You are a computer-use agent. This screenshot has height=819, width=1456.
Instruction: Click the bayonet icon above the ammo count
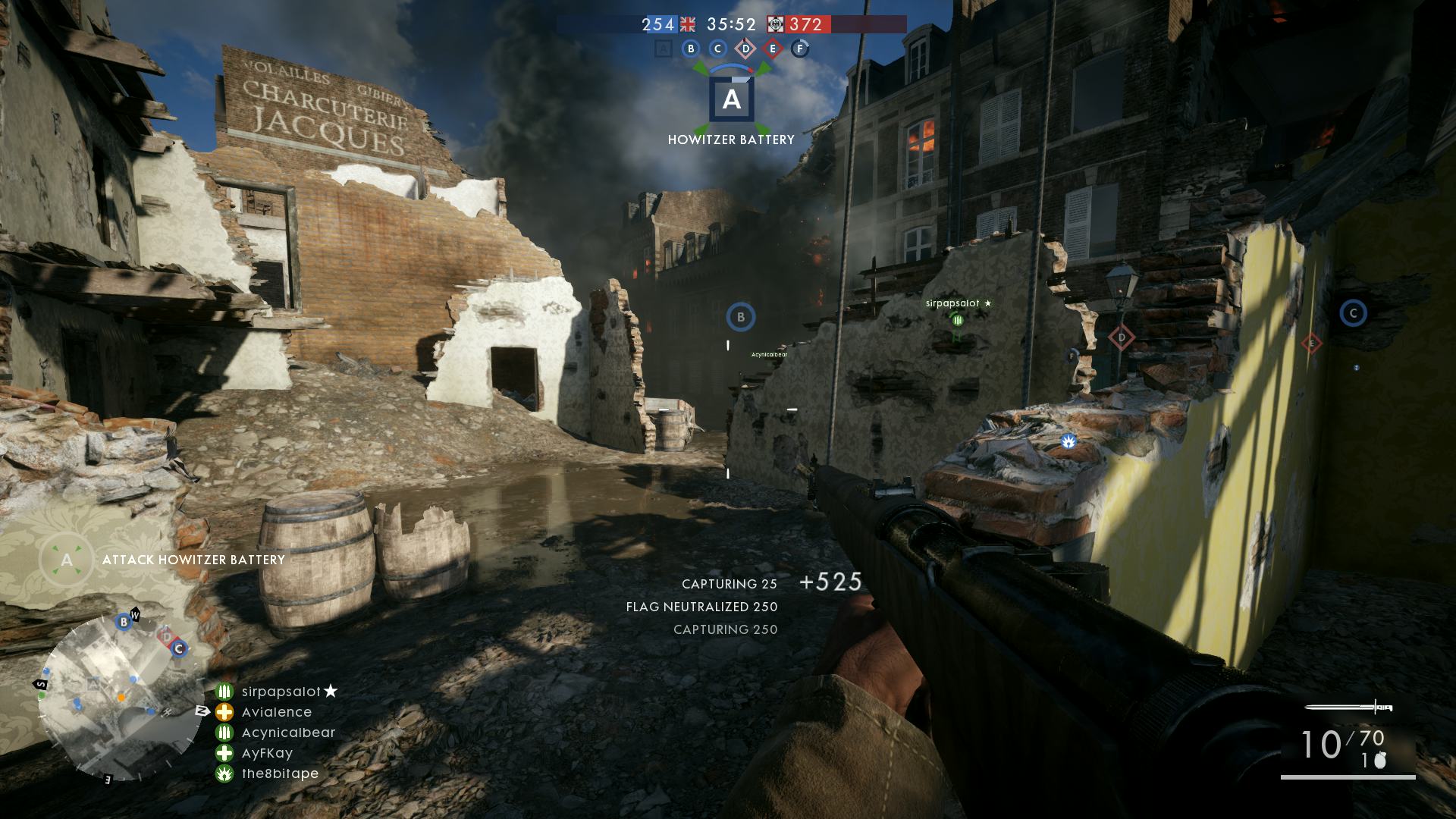[1349, 708]
